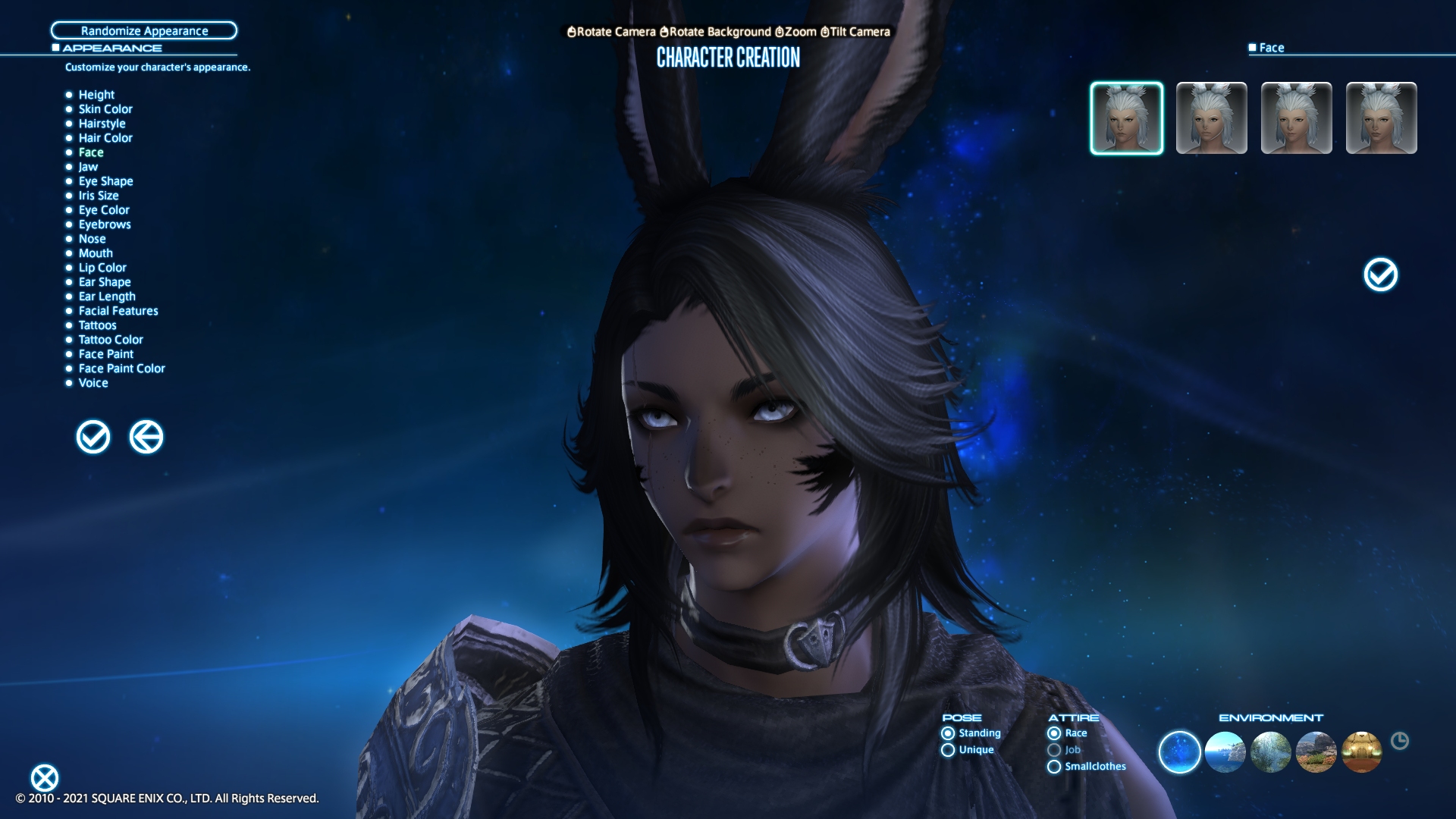Close character creation with the X button
Viewport: 1456px width, 819px height.
point(45,778)
